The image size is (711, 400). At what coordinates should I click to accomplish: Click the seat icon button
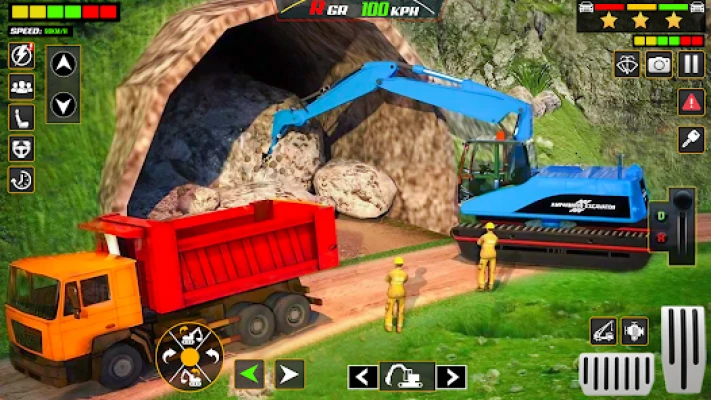coord(21,117)
